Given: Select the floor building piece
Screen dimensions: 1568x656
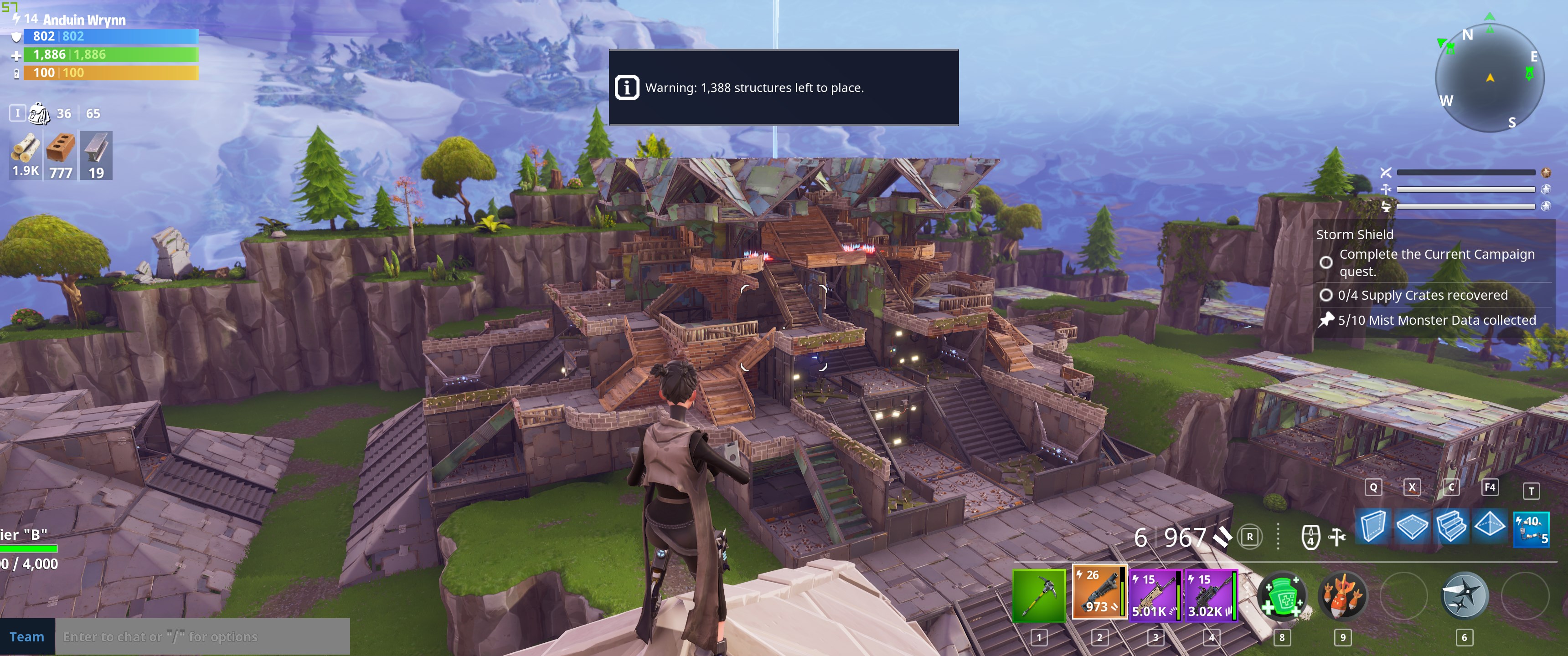Looking at the screenshot, I should click(x=1413, y=526).
